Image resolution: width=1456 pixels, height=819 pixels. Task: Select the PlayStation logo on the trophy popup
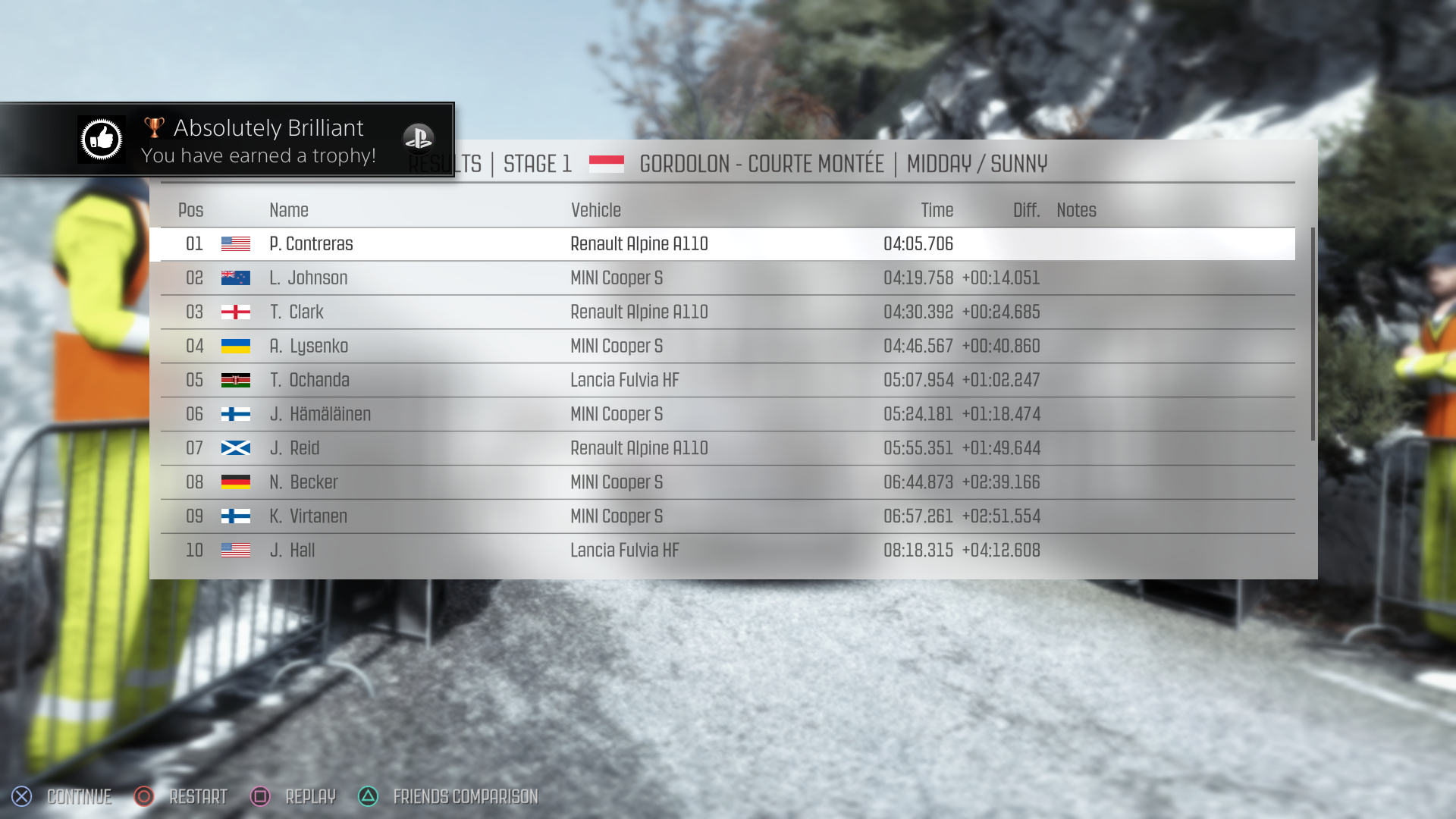click(x=419, y=140)
